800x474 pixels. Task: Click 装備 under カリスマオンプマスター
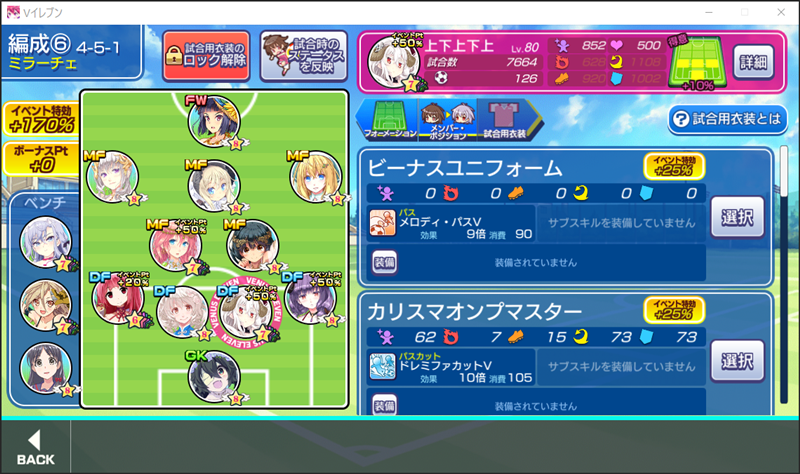385,406
